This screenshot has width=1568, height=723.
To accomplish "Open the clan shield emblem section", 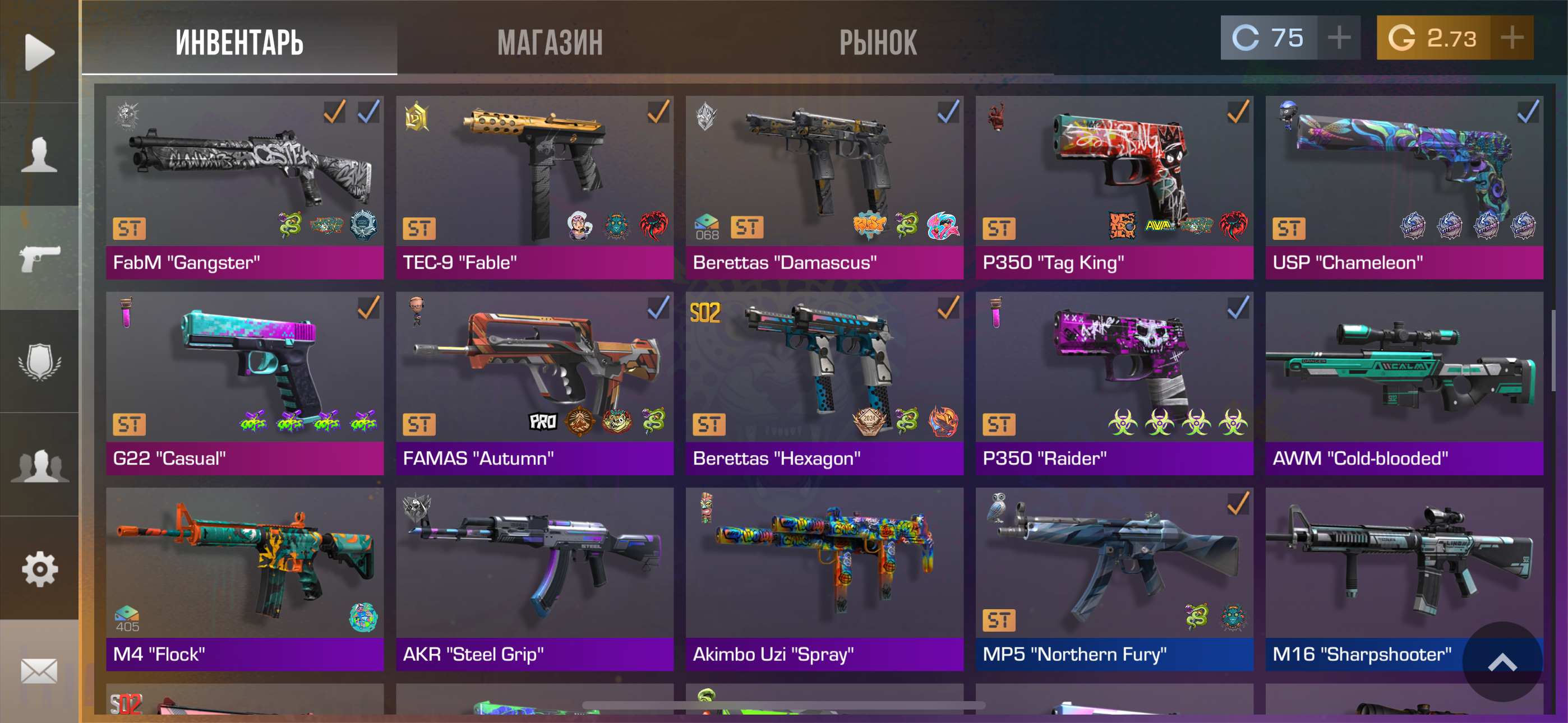I will [40, 362].
